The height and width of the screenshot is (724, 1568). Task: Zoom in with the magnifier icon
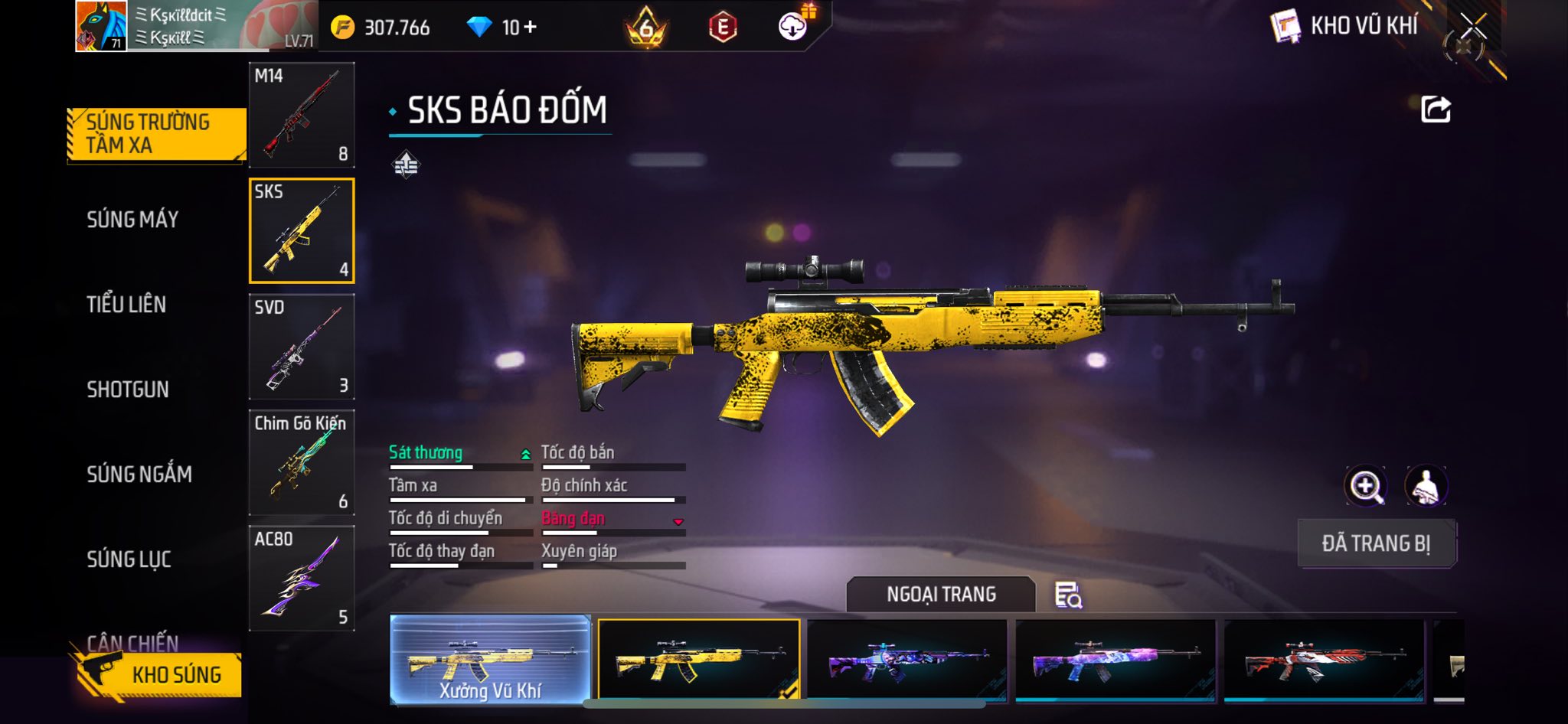pos(1365,486)
